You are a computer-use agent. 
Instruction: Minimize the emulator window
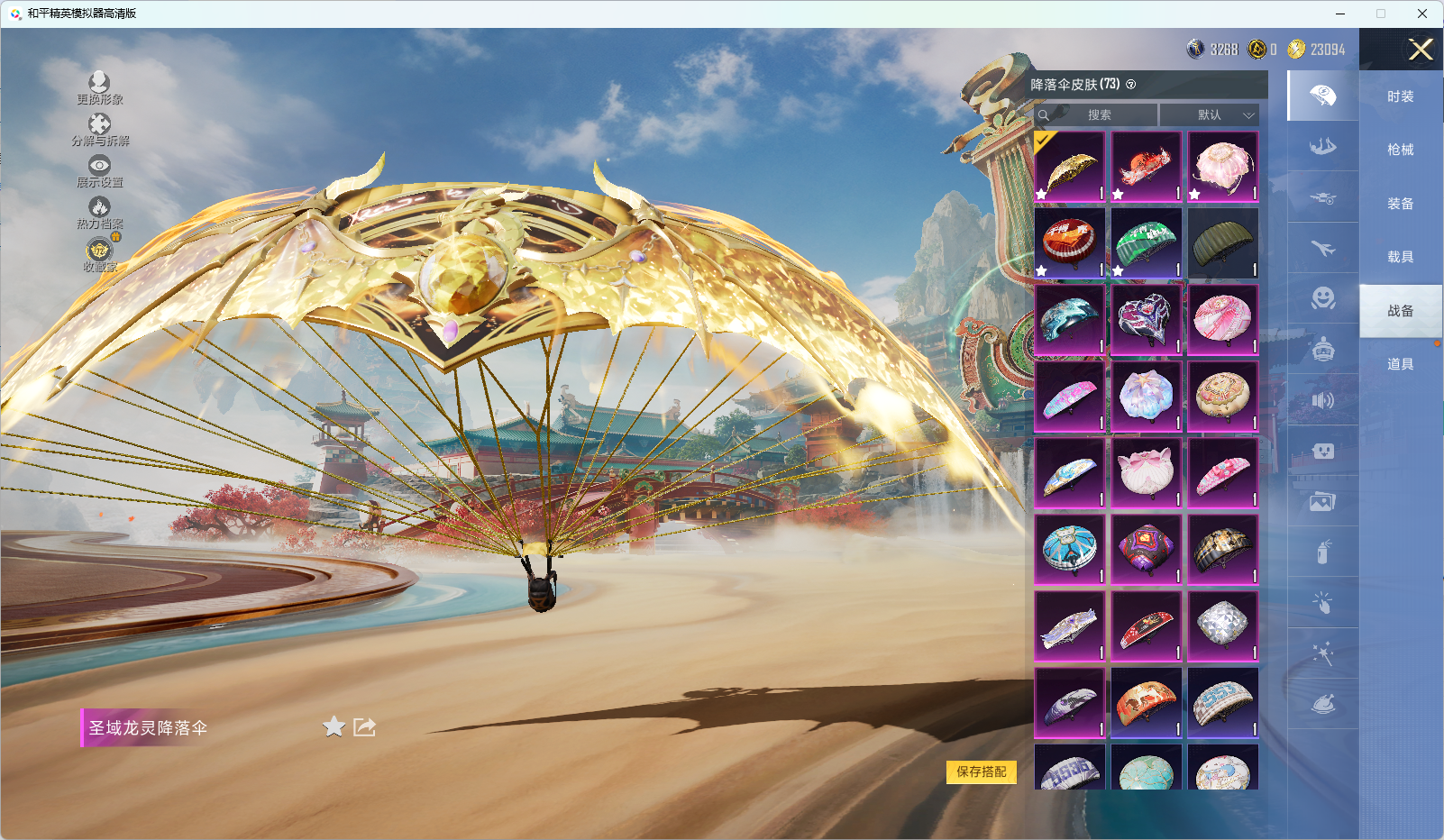coord(1340,14)
